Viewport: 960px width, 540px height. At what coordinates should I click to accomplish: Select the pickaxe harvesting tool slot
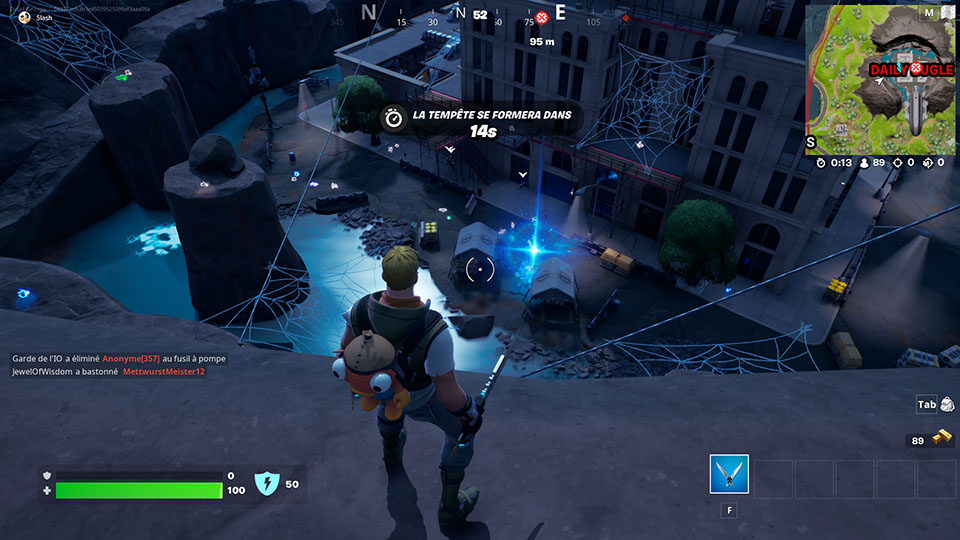(x=729, y=474)
